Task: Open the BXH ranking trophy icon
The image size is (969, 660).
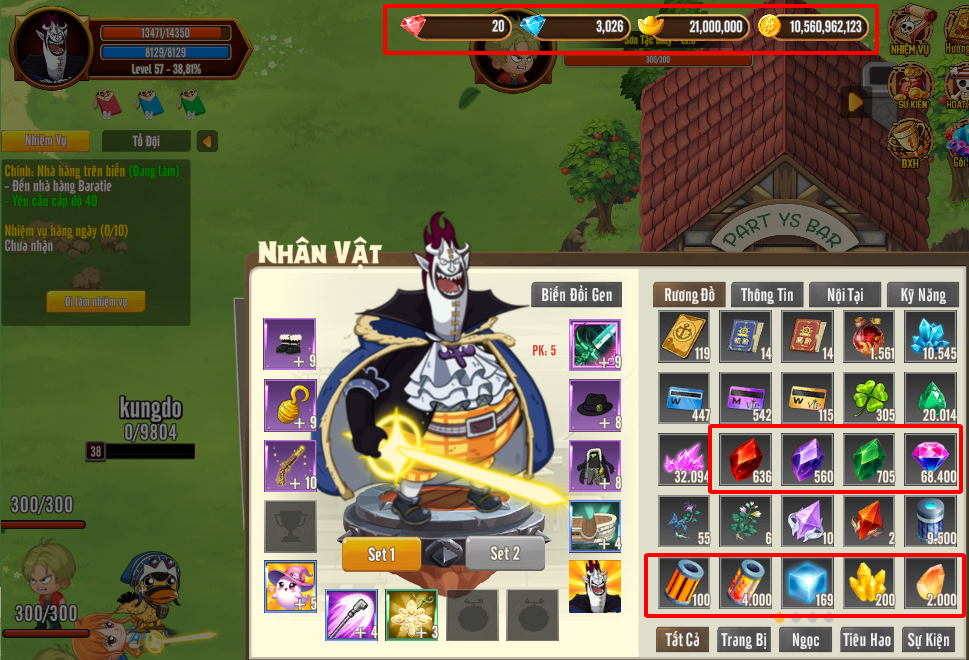Action: tap(909, 142)
